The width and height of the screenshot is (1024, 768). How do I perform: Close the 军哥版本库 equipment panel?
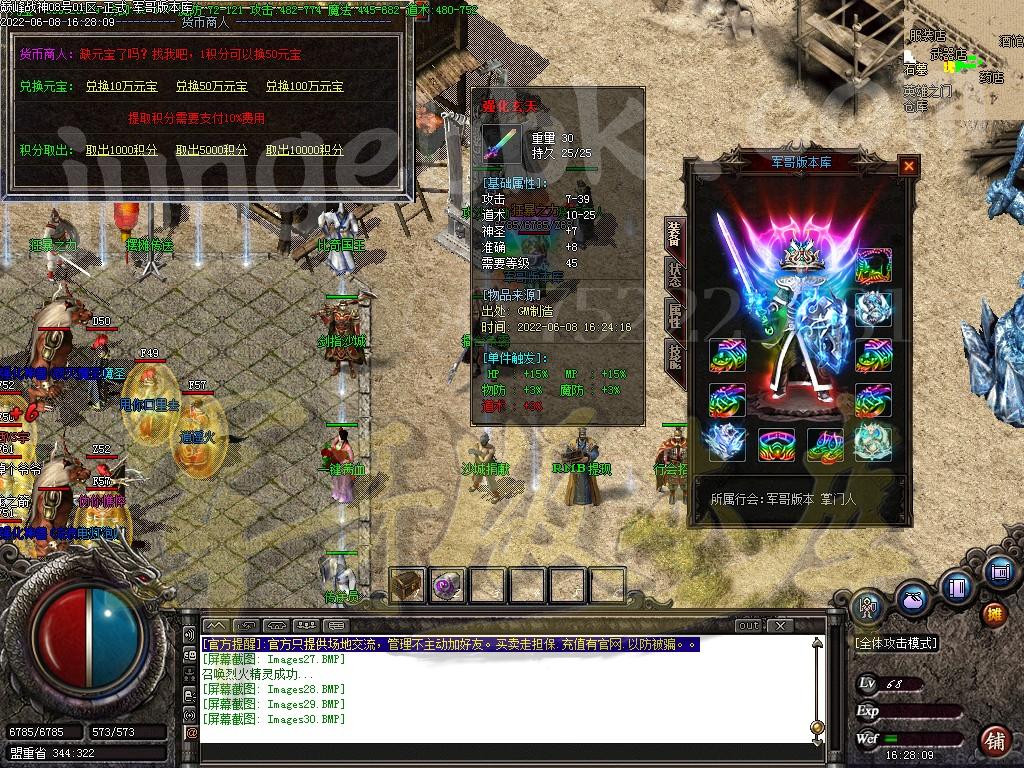[908, 166]
